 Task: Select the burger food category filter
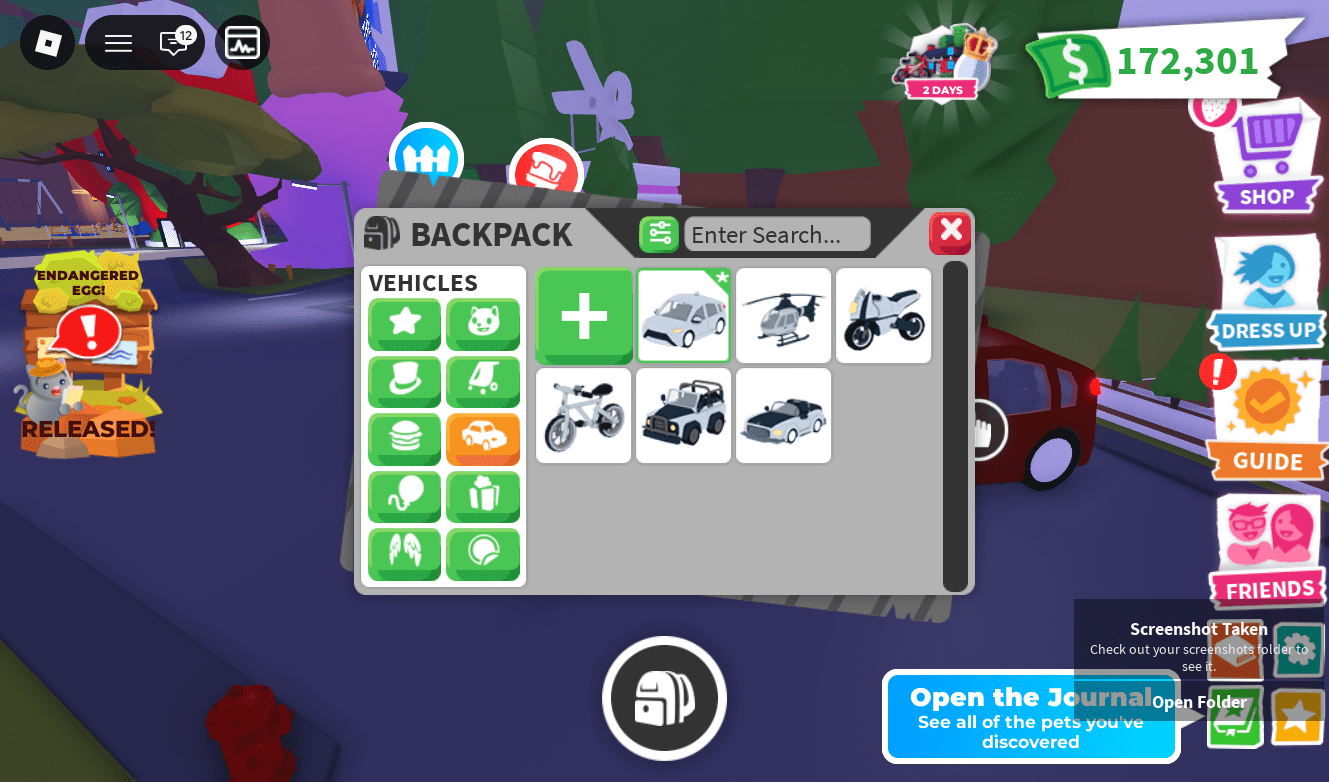[x=404, y=440]
